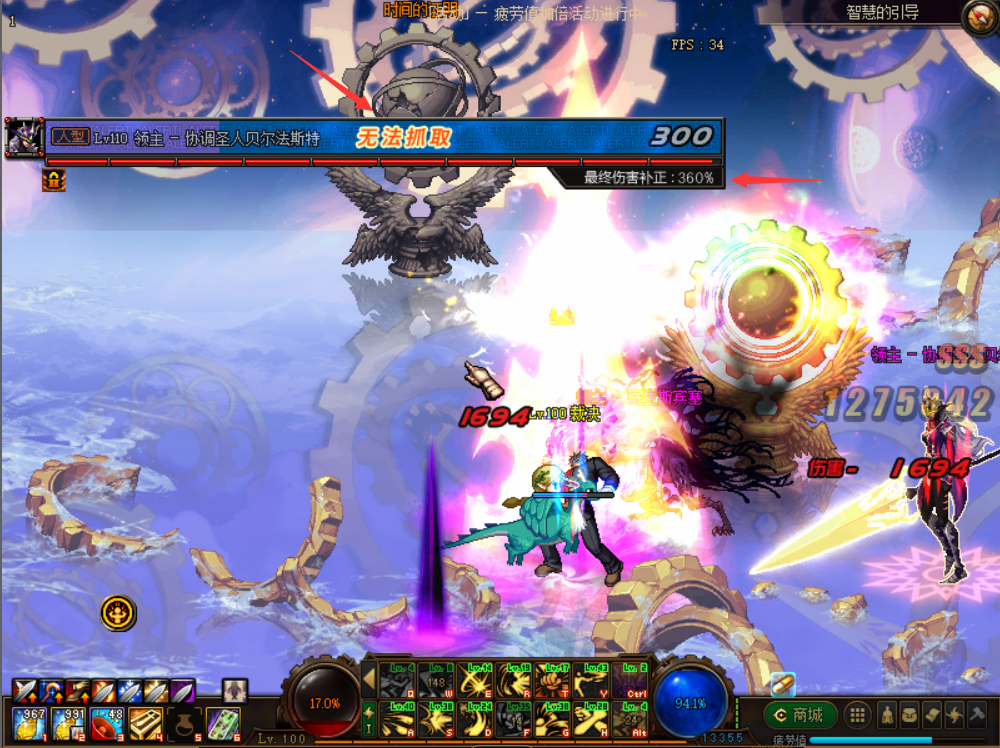Click the capsule pill icon above 商城
Screen dimensions: 1000x748
point(782,683)
